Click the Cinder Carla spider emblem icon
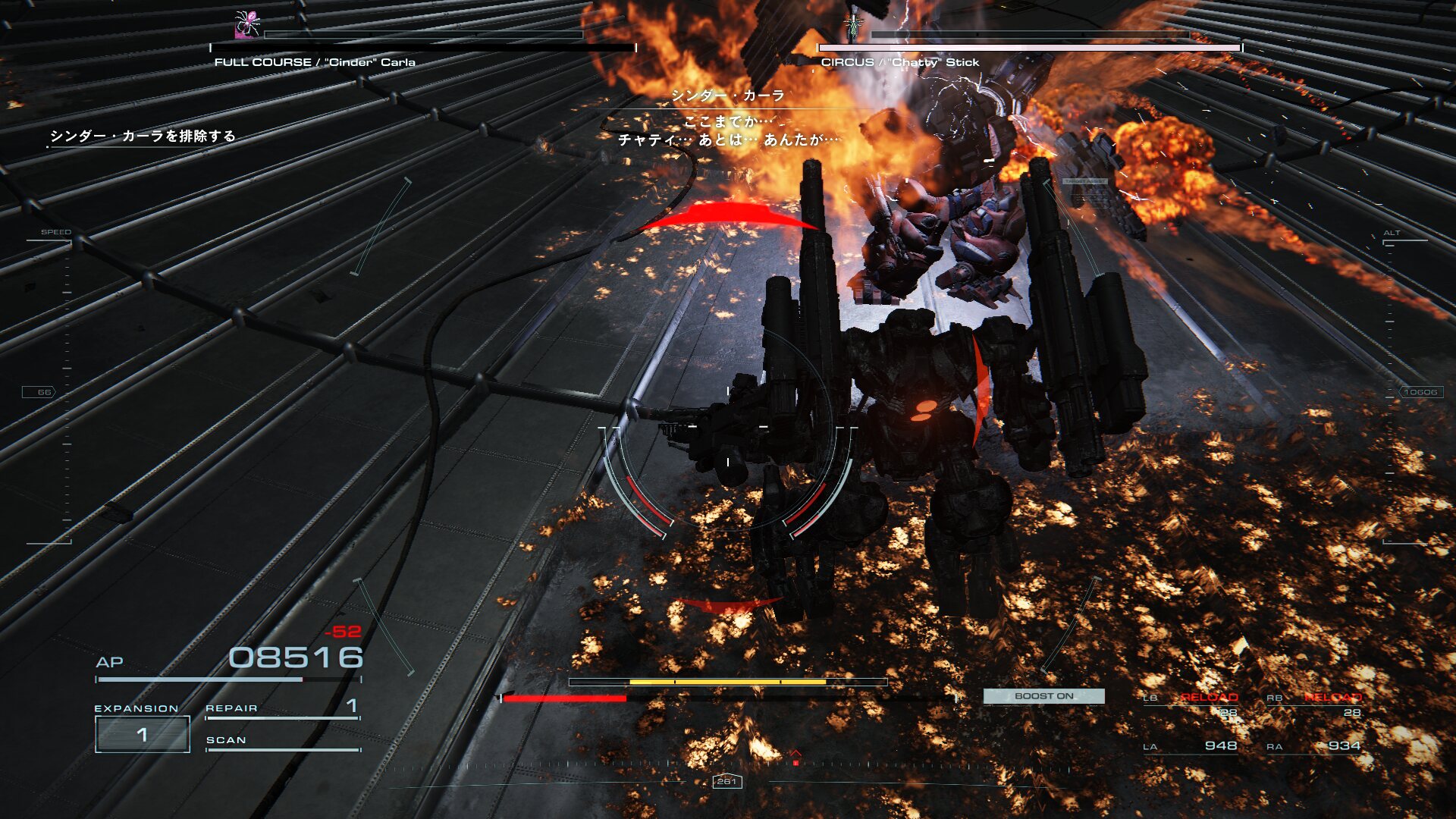Image resolution: width=1456 pixels, height=819 pixels. [x=247, y=24]
